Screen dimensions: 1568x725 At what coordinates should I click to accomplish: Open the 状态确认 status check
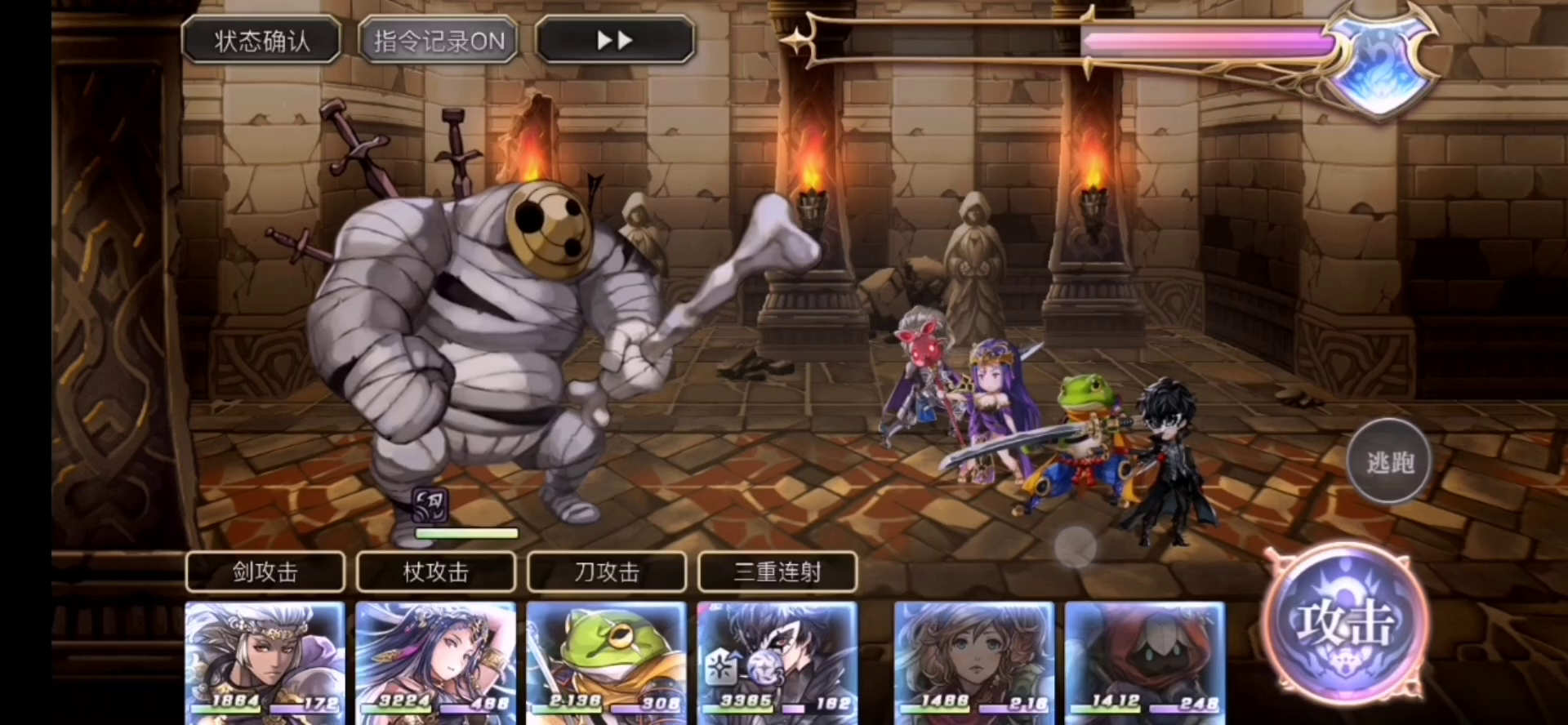[261, 41]
